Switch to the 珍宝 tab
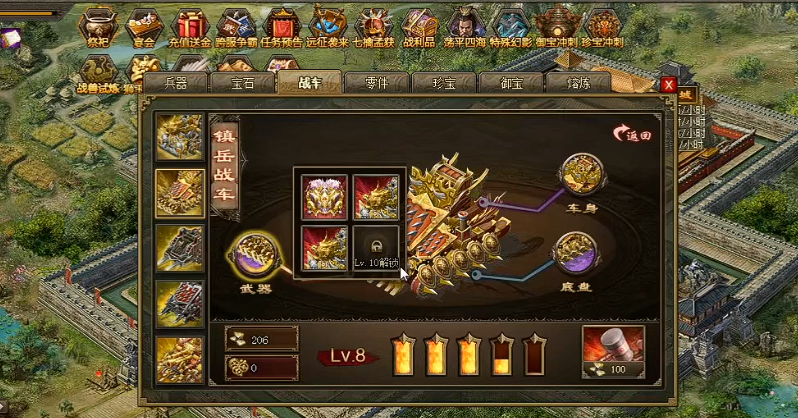Screen dimensions: 798x418 tap(443, 84)
